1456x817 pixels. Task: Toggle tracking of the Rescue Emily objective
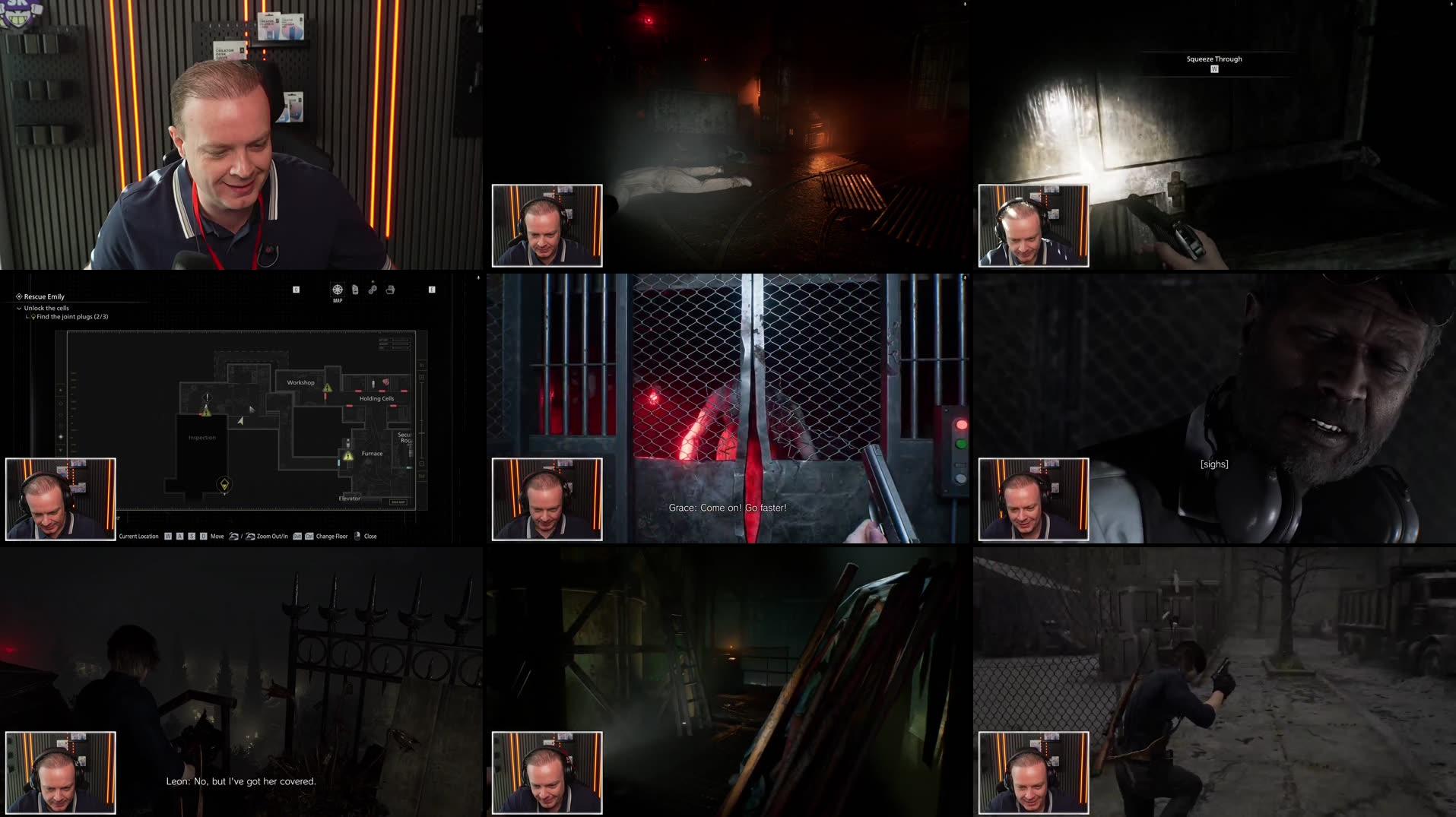click(x=20, y=296)
